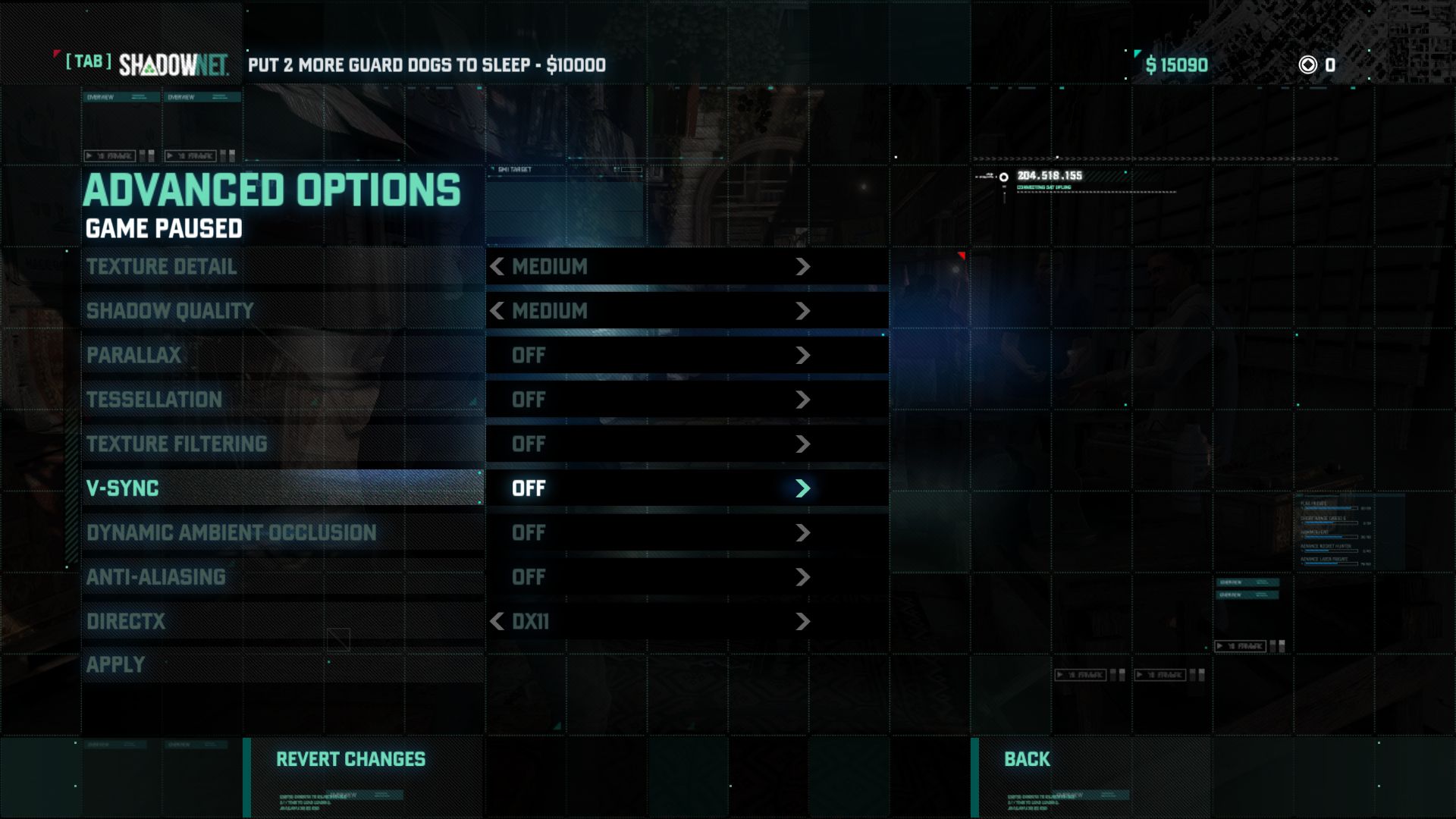Change Dynamic Ambient Occlusion with right arrow
The width and height of the screenshot is (1456, 819).
pos(803,533)
